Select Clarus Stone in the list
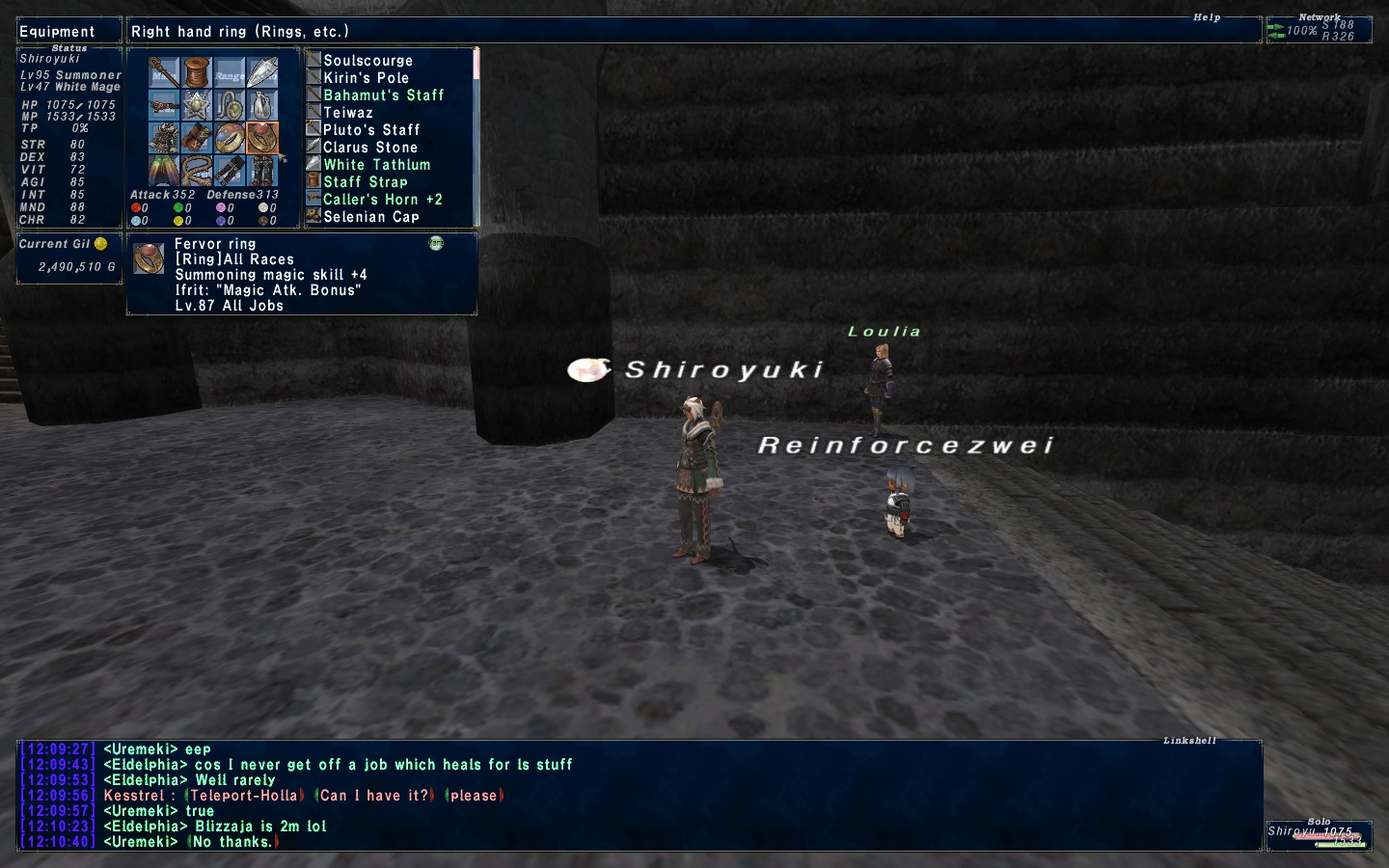1389x868 pixels. click(x=369, y=148)
